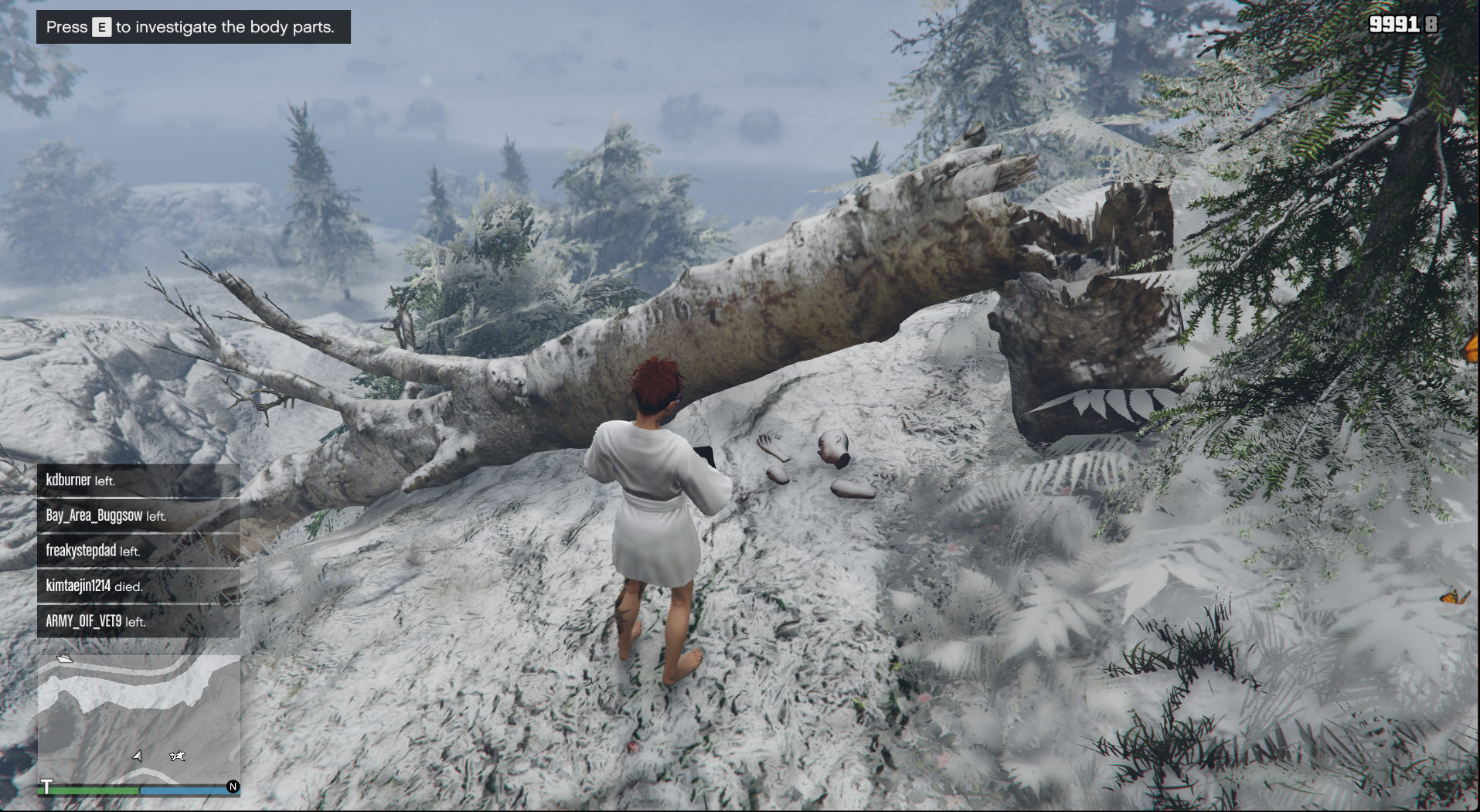The image size is (1480, 812).
Task: Click the ARMY_OIF_VET9 left notification
Action: 138,621
